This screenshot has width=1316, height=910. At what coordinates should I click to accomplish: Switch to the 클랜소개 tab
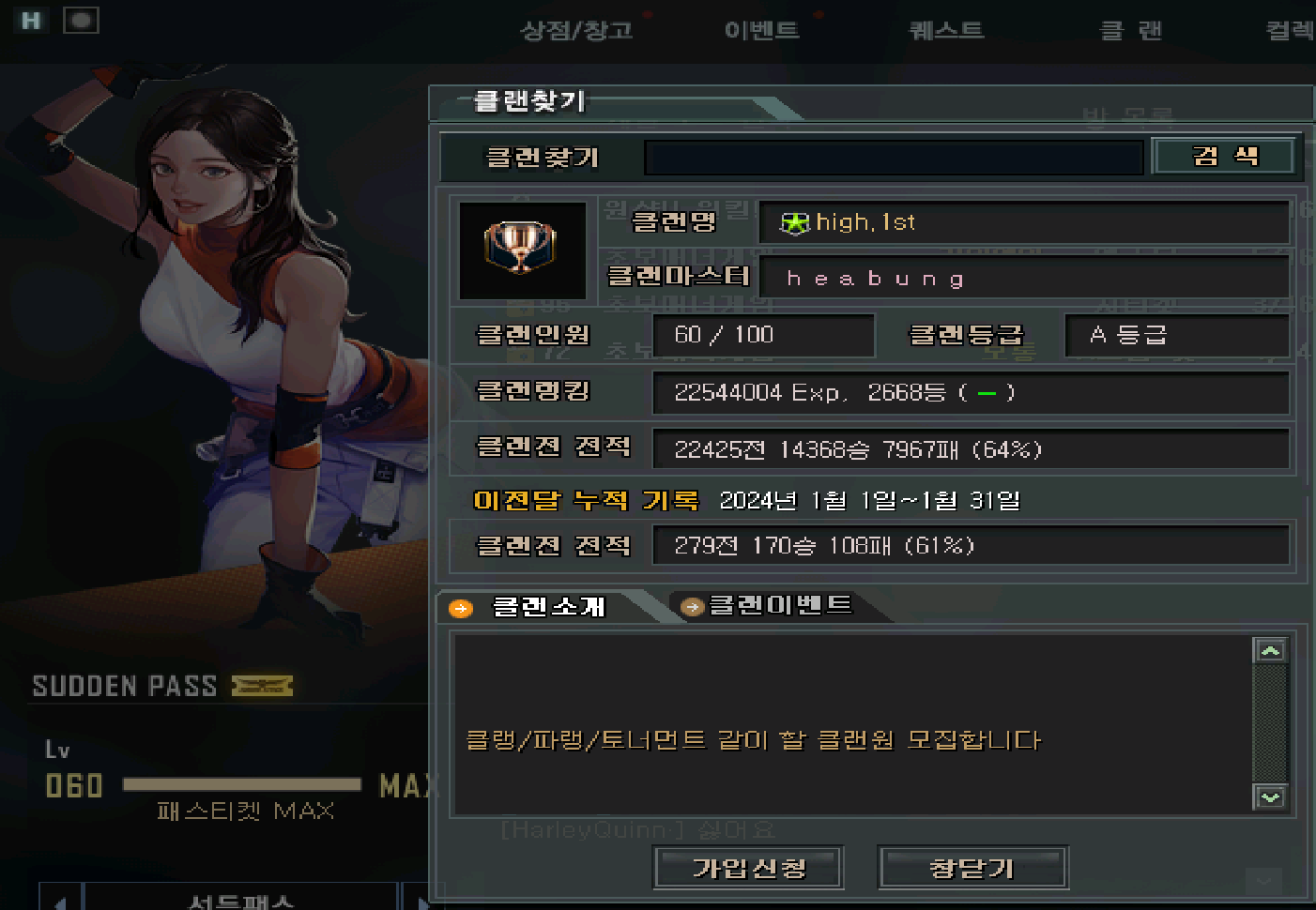(x=548, y=607)
